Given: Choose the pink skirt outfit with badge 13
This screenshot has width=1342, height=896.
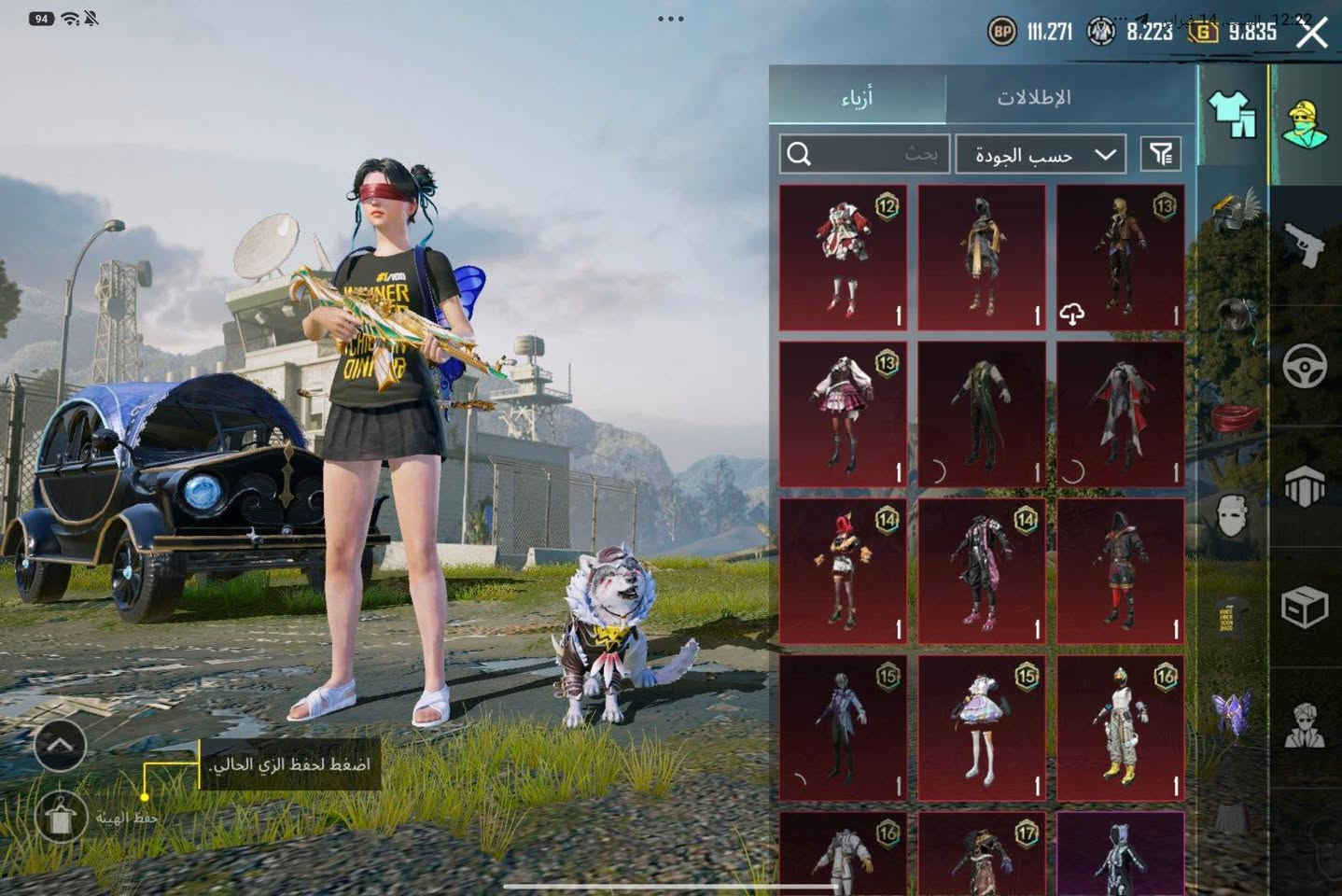Looking at the screenshot, I should (843, 413).
